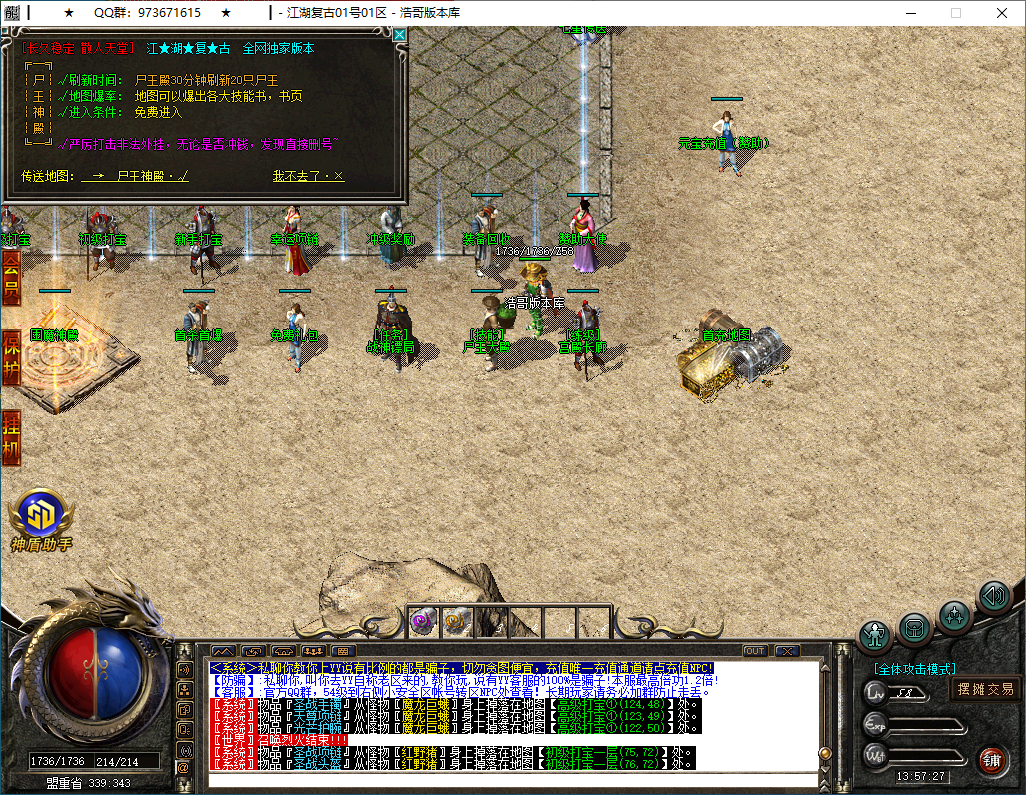Launch the 神盾助手 helper icon
1026x795 pixels.
(x=42, y=515)
